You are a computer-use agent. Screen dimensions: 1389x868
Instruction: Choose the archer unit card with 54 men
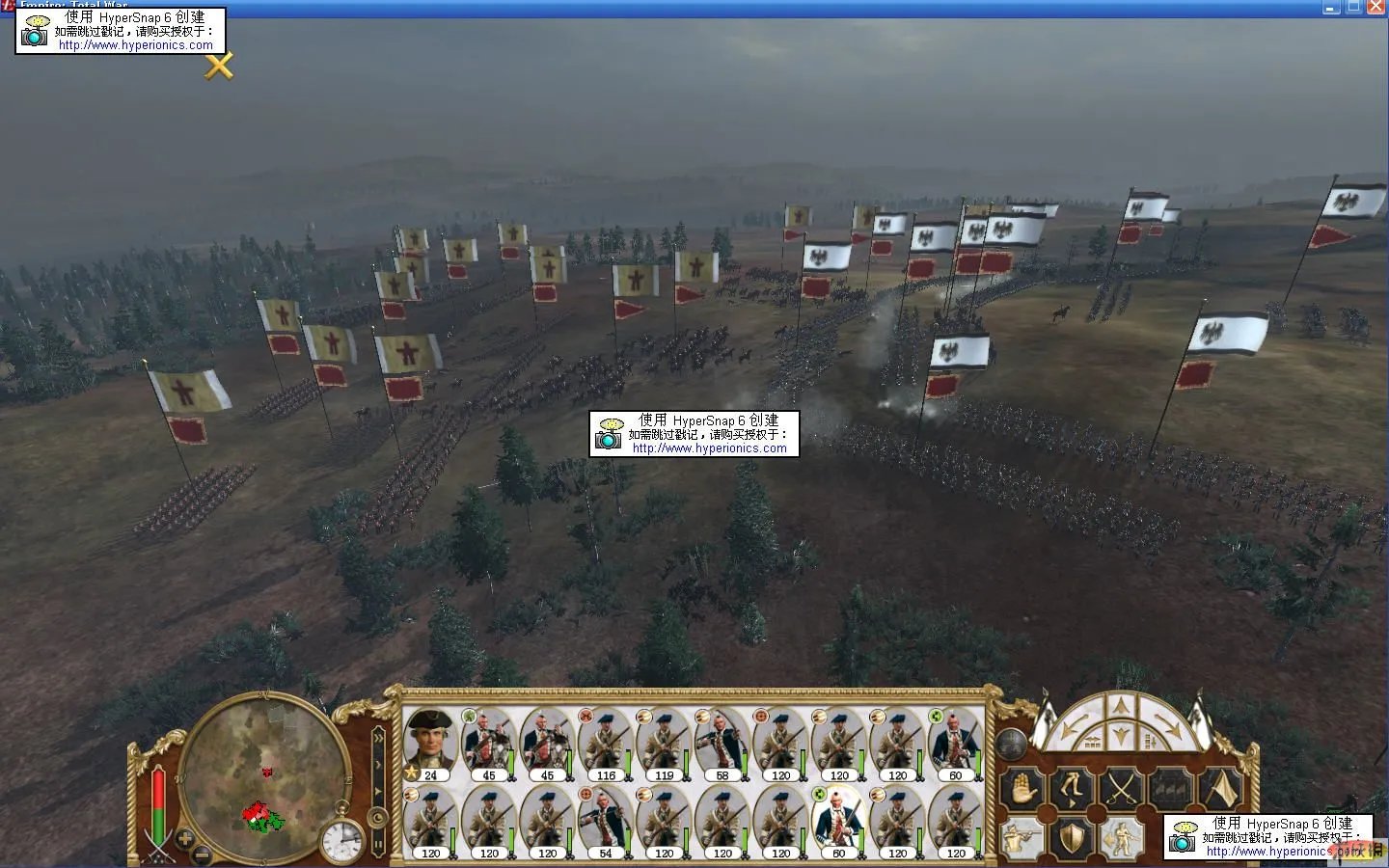(605, 821)
